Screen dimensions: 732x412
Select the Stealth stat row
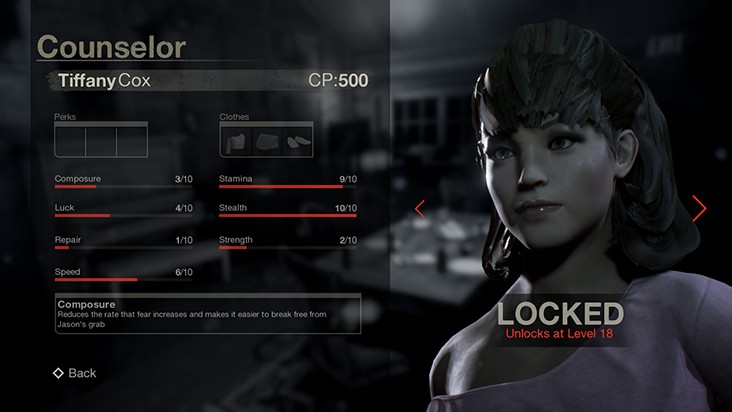(288, 211)
